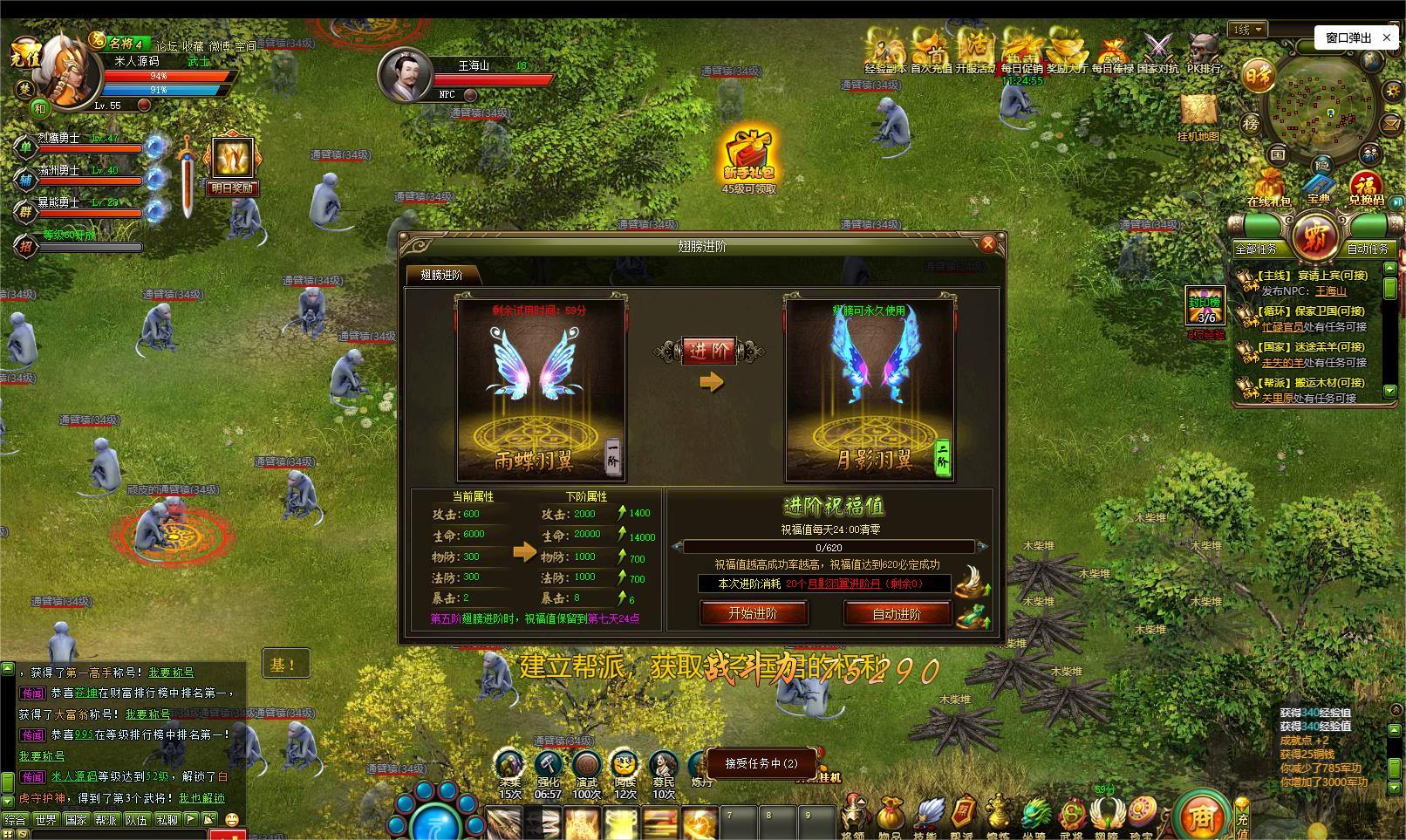Open the 强化 hammer enhancement icon
This screenshot has height=840, width=1406.
click(548, 764)
